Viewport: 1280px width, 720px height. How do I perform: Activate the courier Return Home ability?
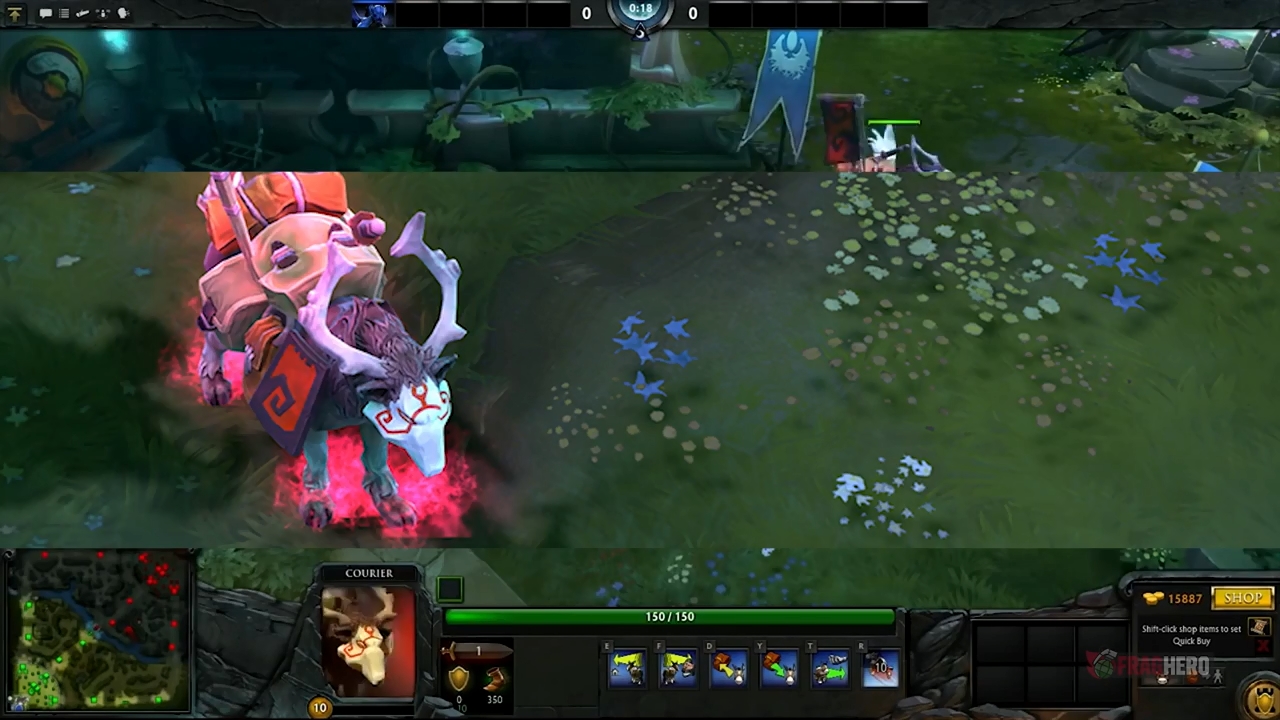pyautogui.click(x=628, y=667)
